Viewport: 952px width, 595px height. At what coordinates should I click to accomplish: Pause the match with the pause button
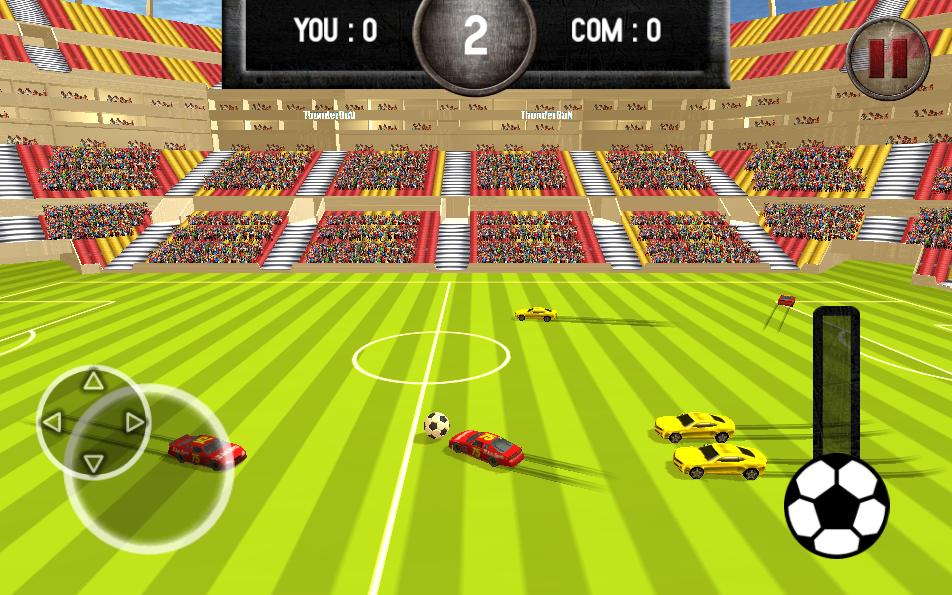click(x=888, y=57)
